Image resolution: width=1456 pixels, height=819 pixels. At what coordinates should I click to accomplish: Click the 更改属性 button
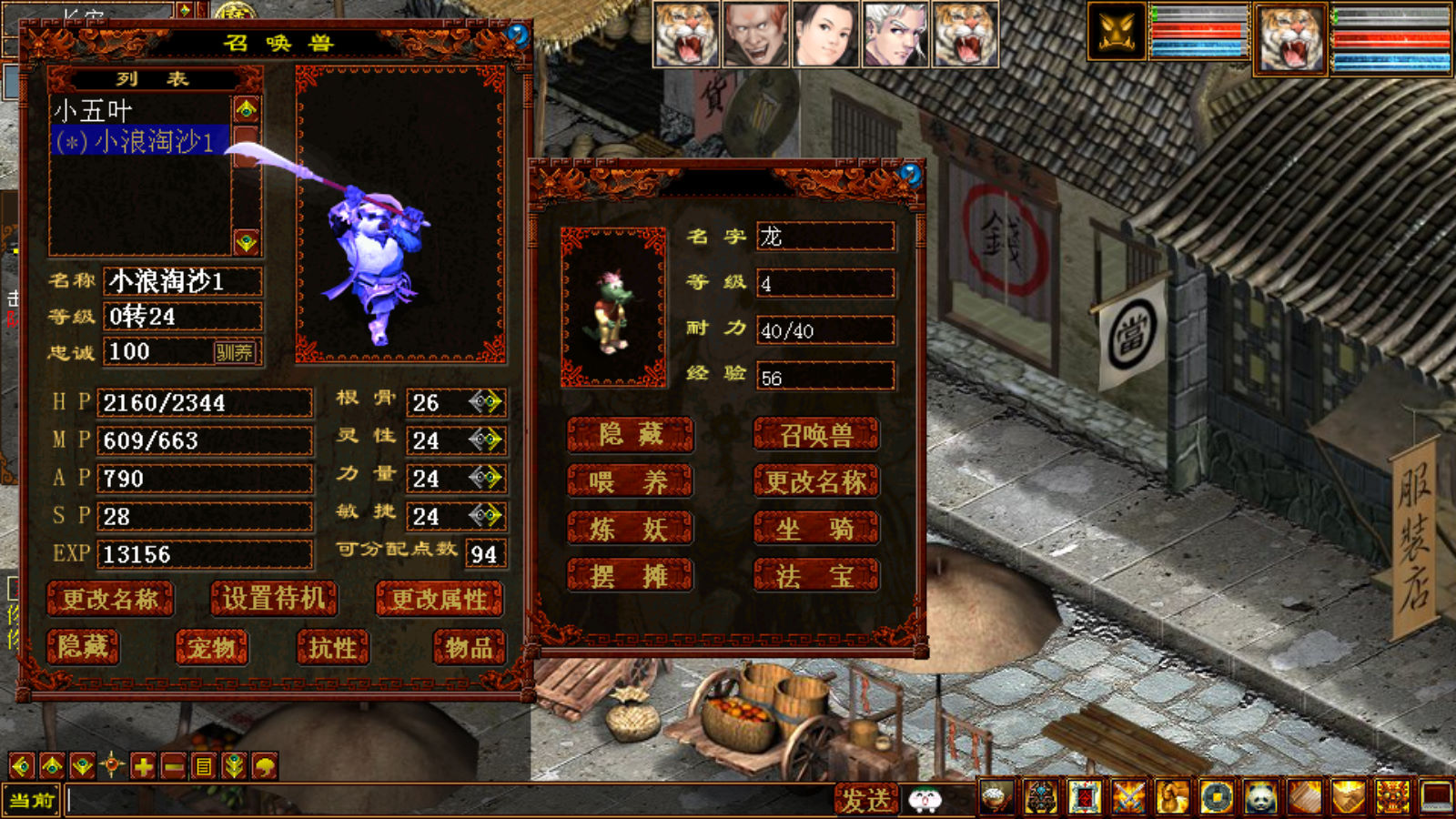tap(440, 599)
